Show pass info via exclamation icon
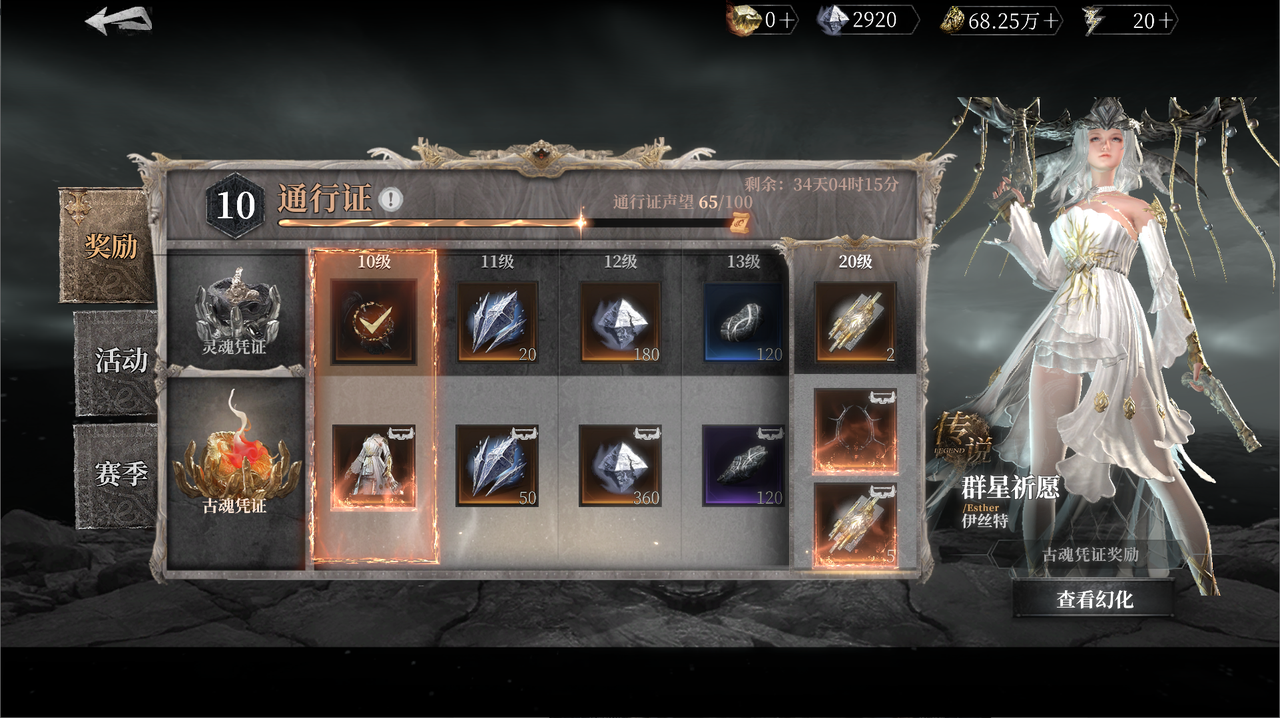This screenshot has width=1280, height=718. [x=391, y=199]
